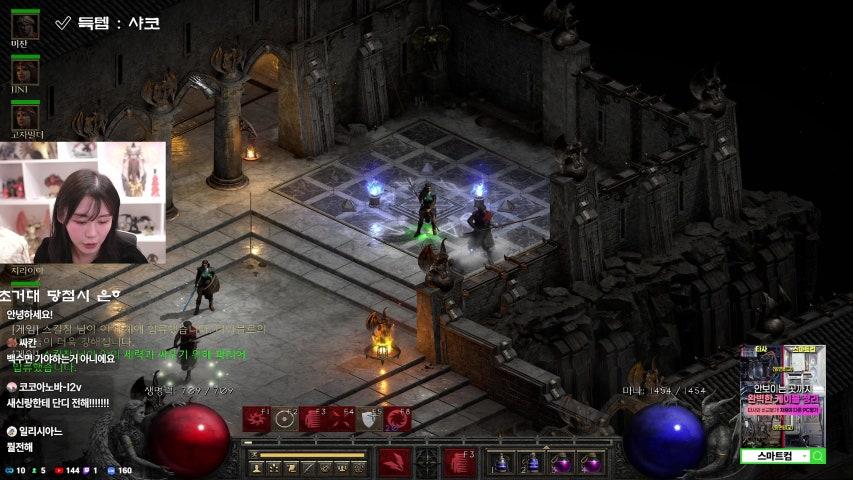
Task: Activate the F2 circle skill icon
Action: coord(285,419)
